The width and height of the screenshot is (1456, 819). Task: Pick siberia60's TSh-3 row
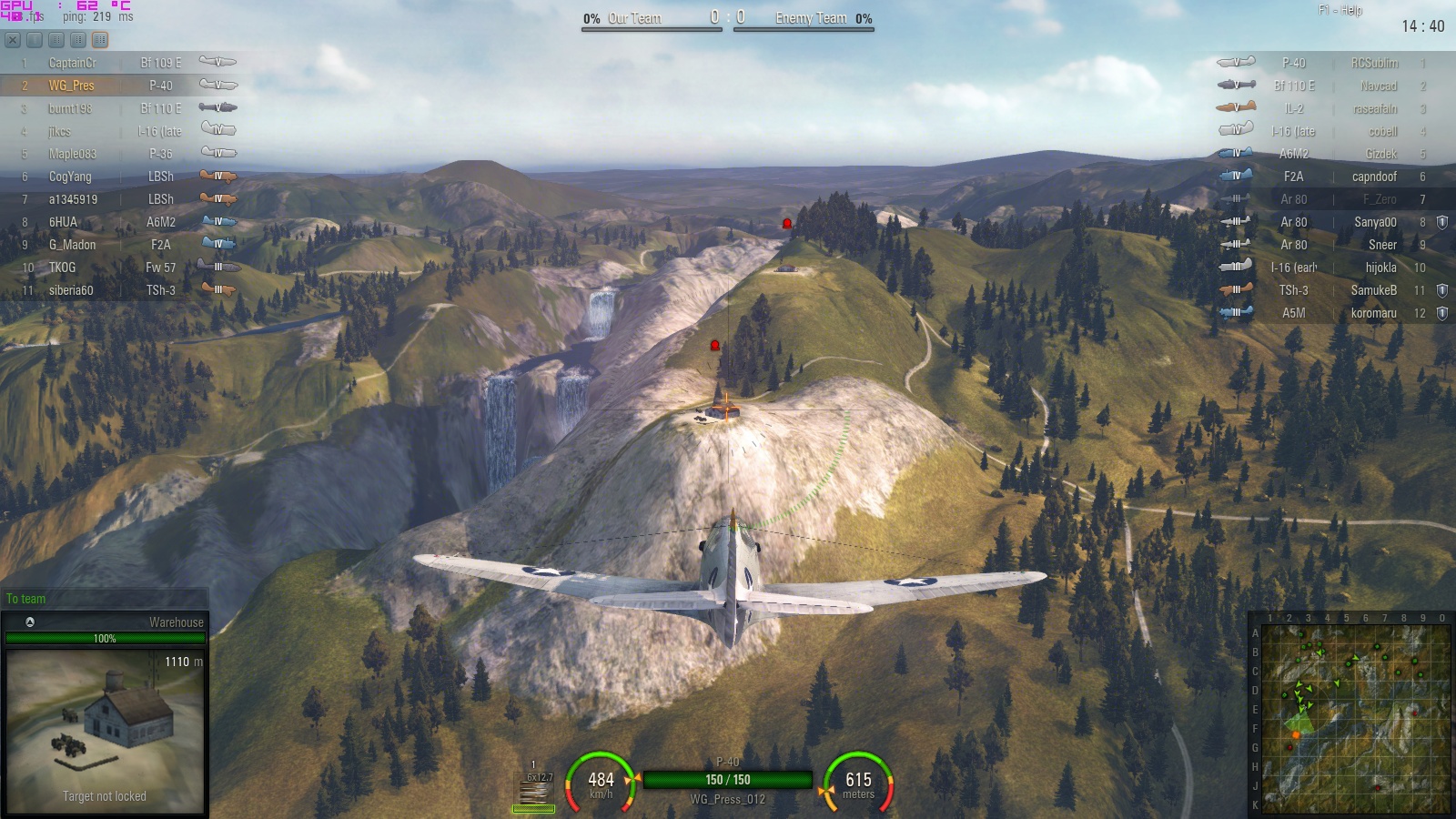pos(118,290)
